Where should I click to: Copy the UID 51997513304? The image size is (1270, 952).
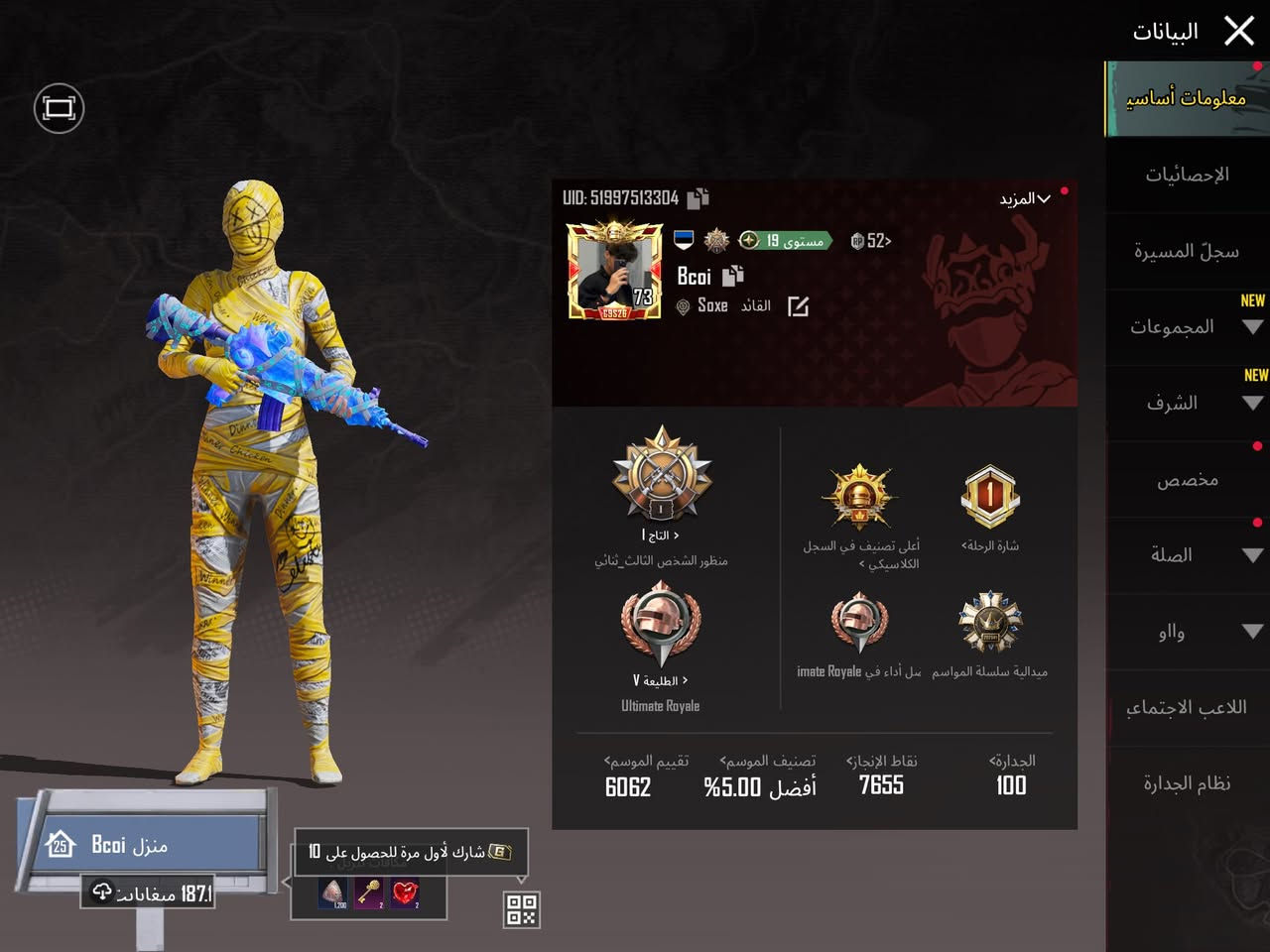698,196
